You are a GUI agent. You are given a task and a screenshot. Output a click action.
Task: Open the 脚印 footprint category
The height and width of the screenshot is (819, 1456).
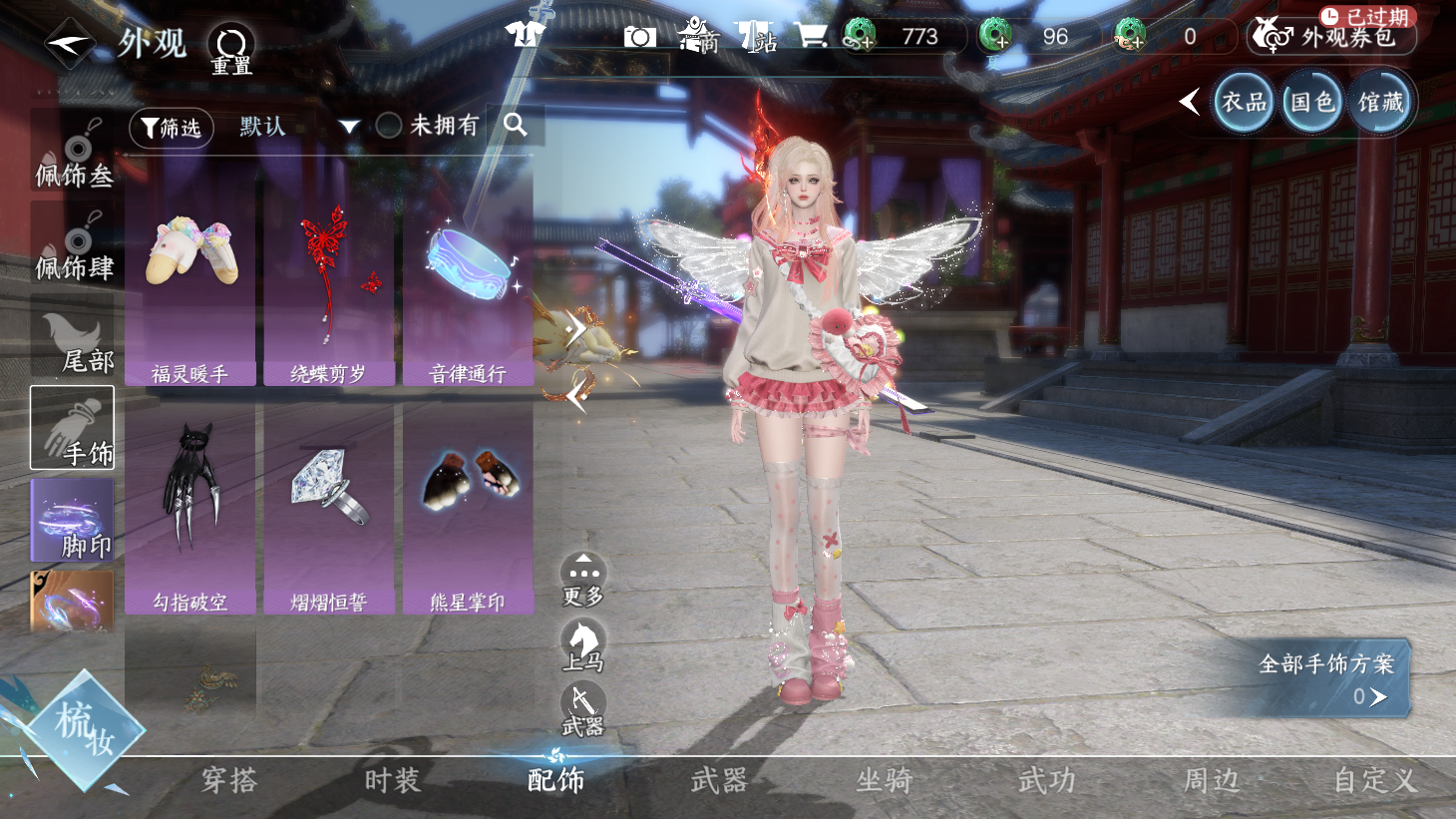pos(73,521)
